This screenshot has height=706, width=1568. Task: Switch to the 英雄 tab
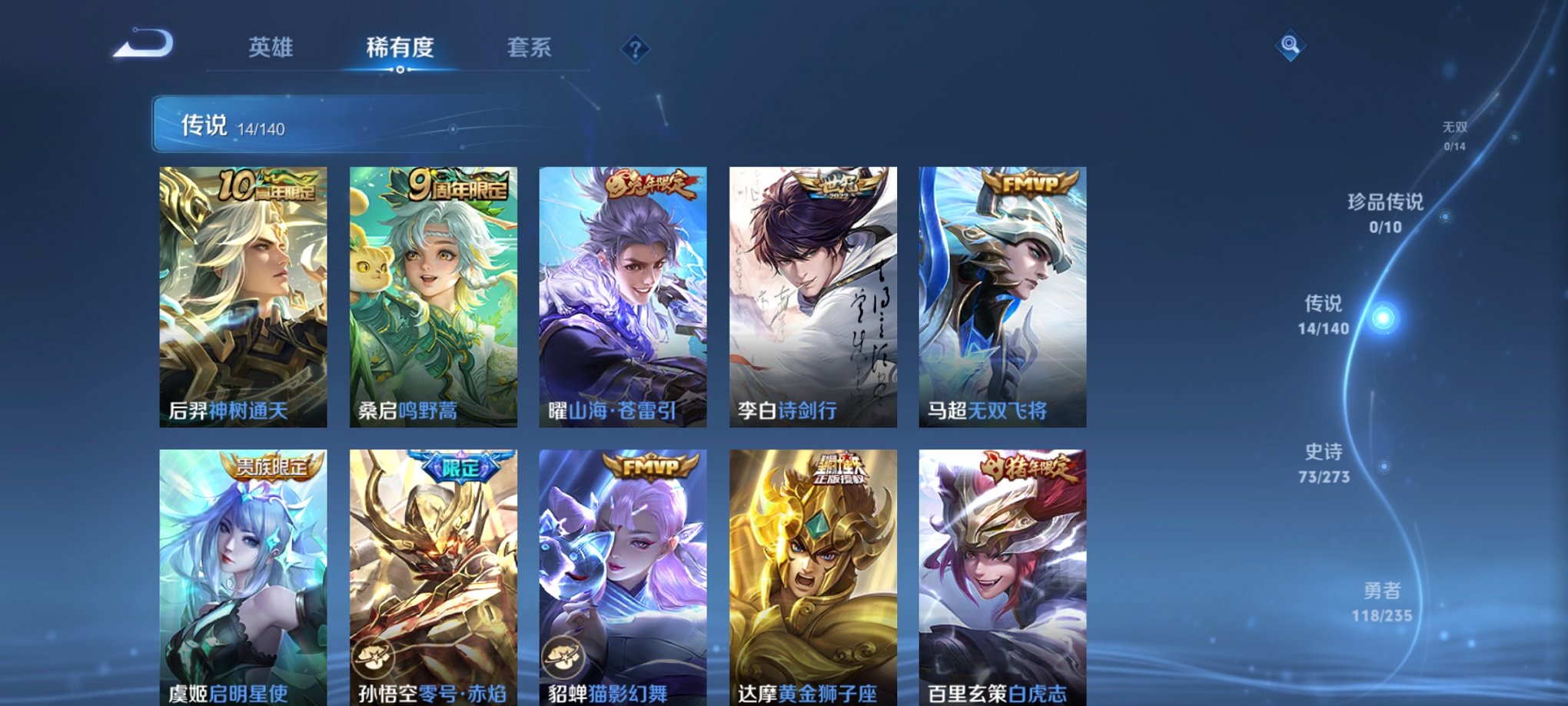tap(271, 48)
